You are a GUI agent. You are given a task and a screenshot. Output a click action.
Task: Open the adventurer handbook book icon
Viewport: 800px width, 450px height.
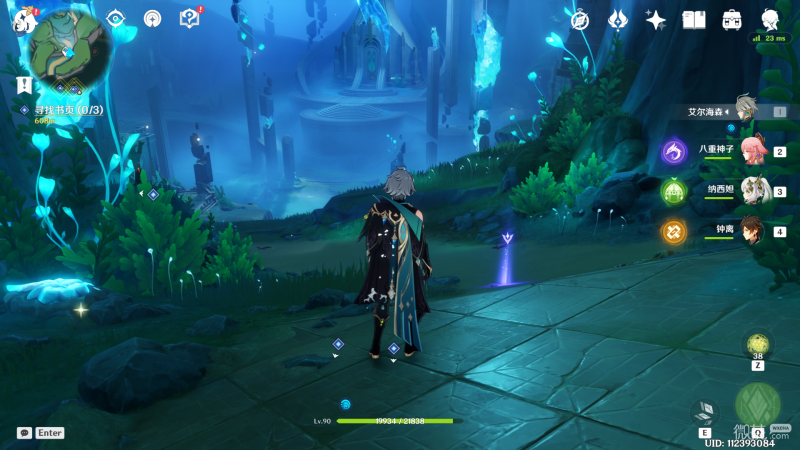[694, 20]
